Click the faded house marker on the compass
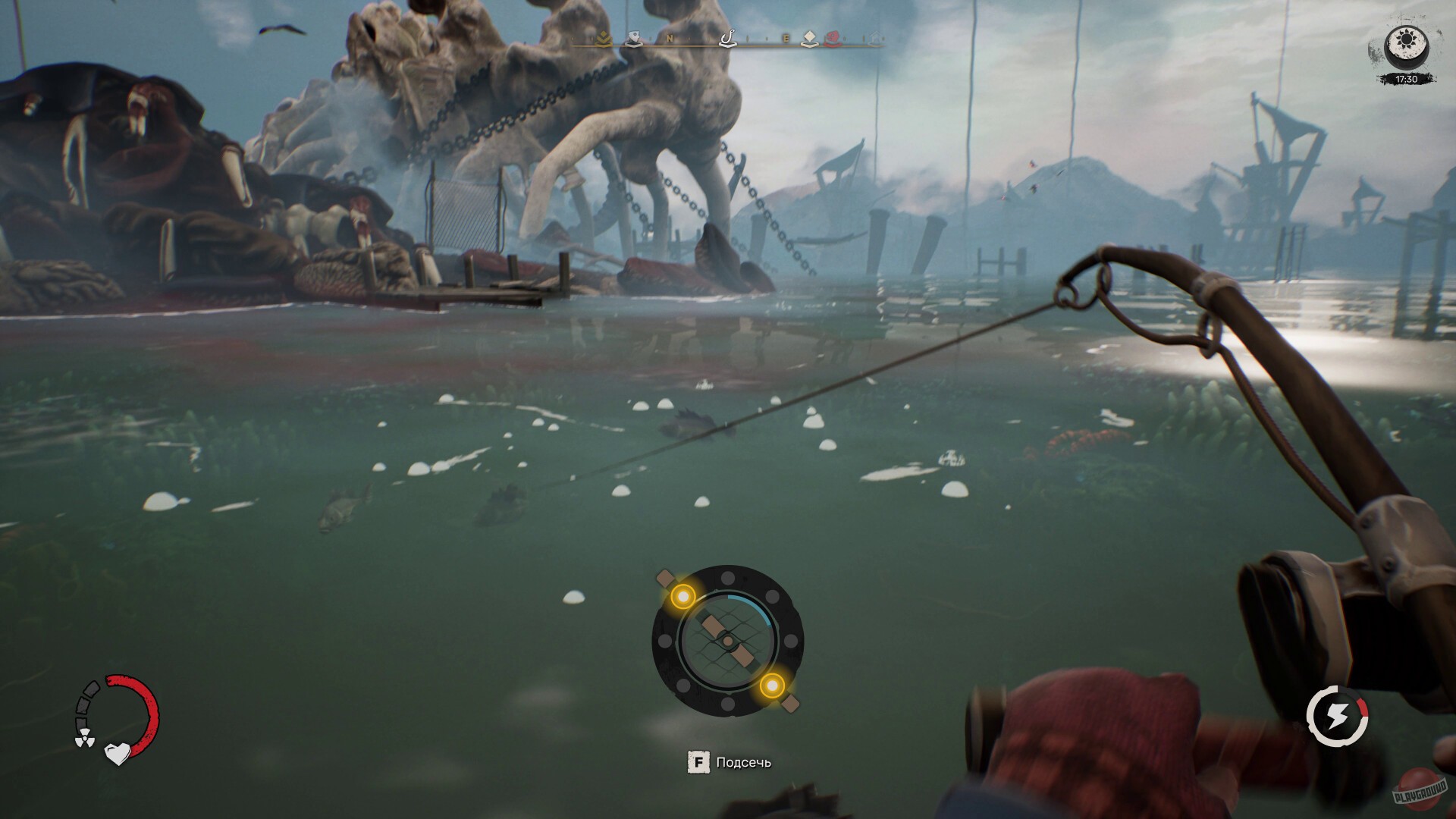The image size is (1456, 819). pyautogui.click(x=874, y=39)
